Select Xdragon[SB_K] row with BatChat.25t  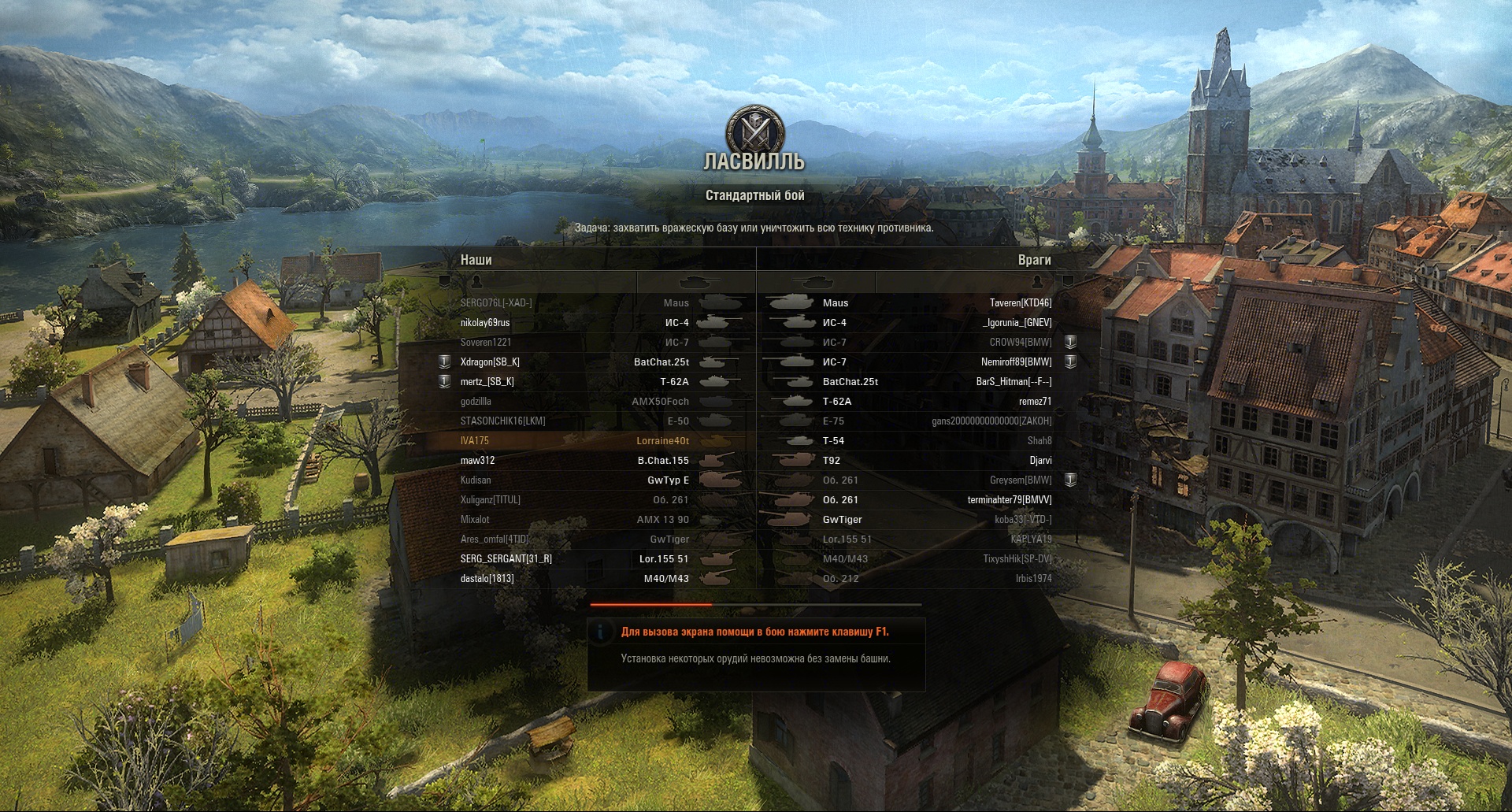pyautogui.click(x=490, y=362)
